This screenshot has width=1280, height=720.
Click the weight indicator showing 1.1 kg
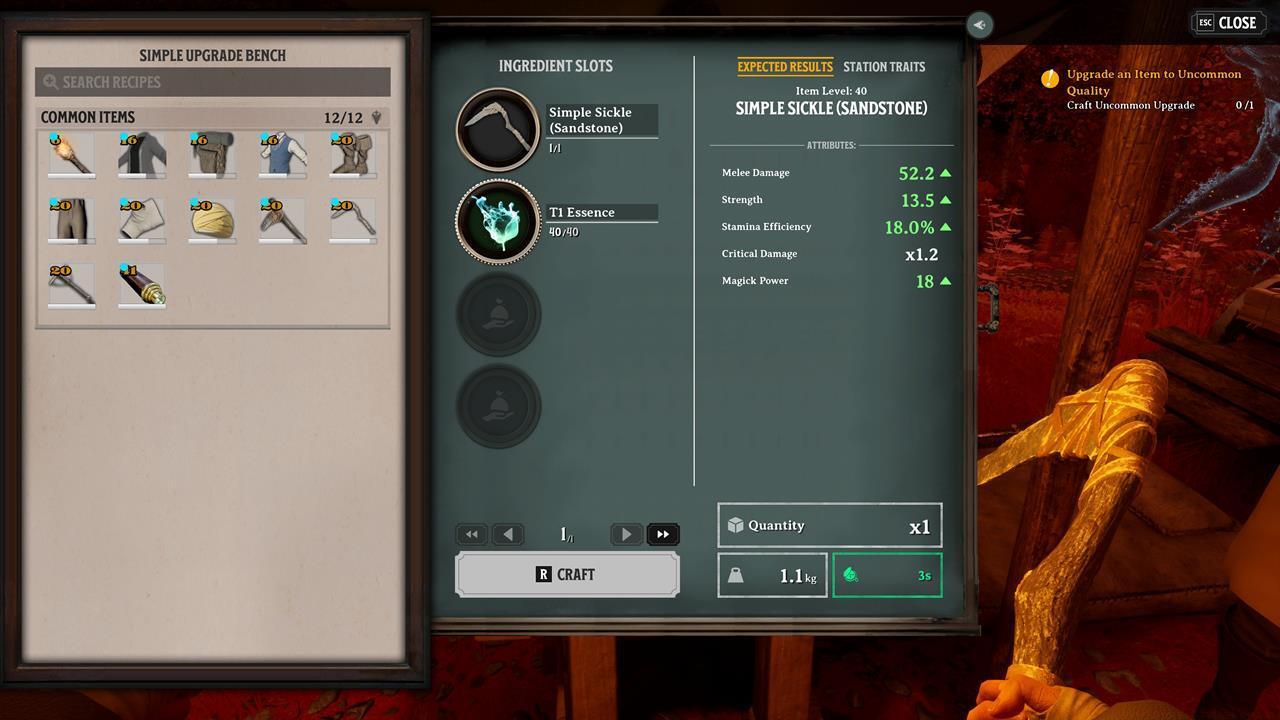click(772, 575)
